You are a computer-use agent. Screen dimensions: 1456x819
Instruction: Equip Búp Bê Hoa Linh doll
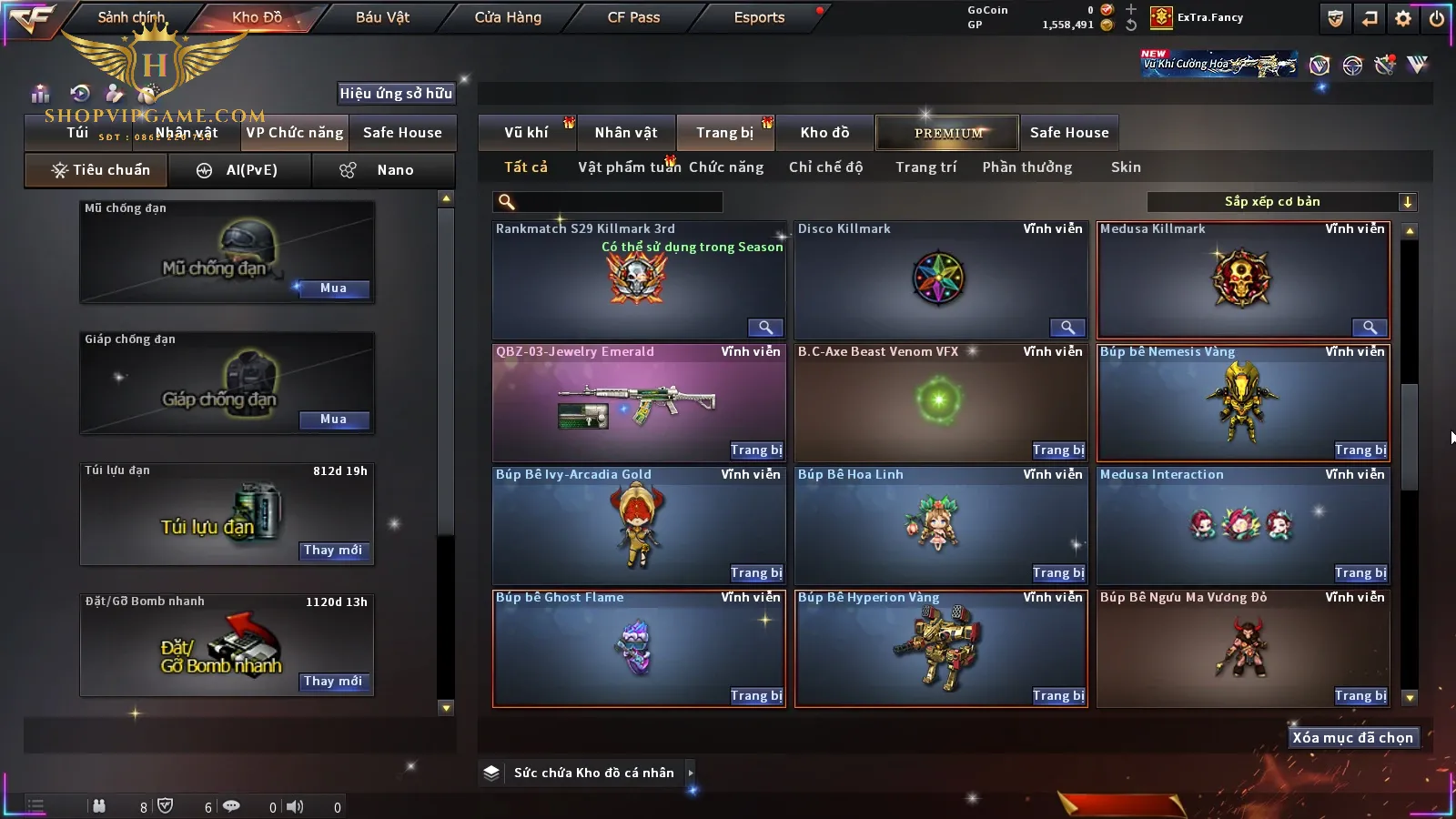(1057, 573)
